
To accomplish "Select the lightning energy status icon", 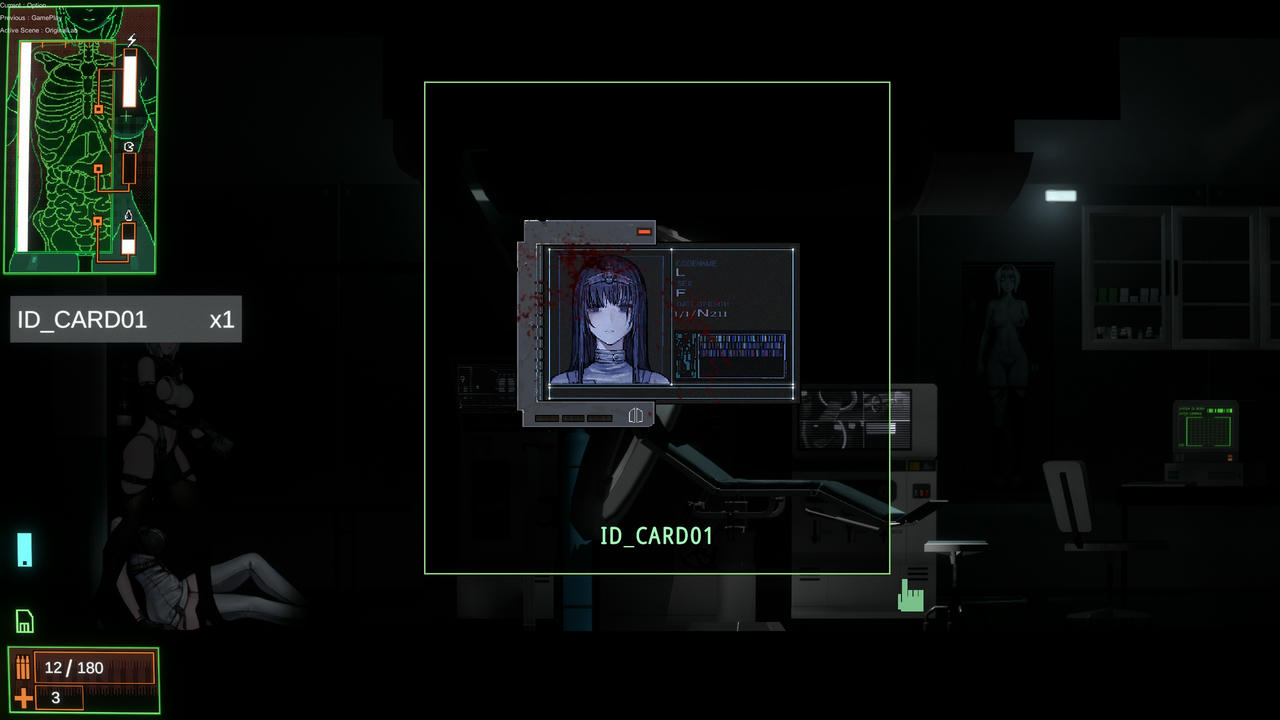I will point(131,39).
